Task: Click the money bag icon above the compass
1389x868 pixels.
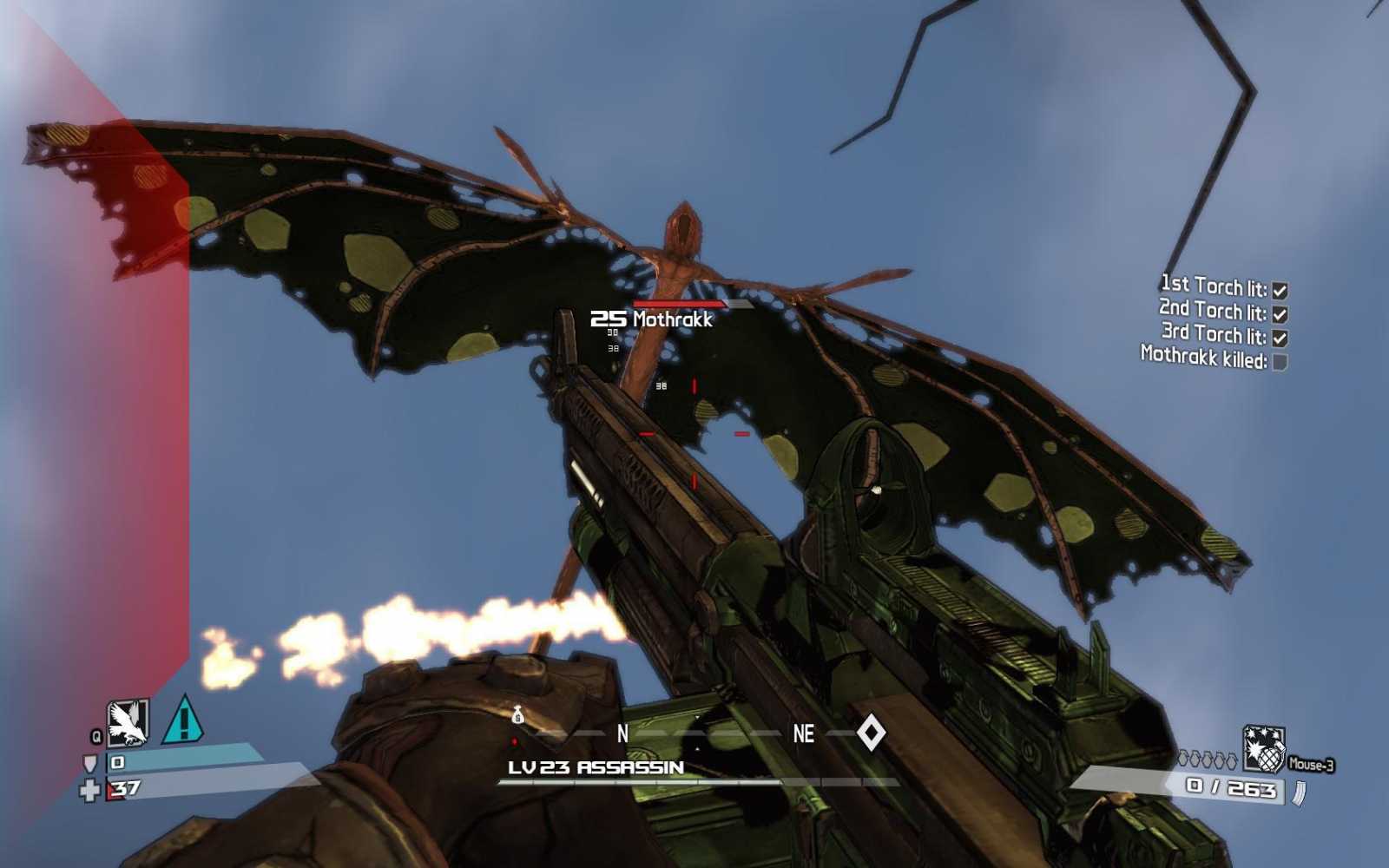Action: (518, 713)
